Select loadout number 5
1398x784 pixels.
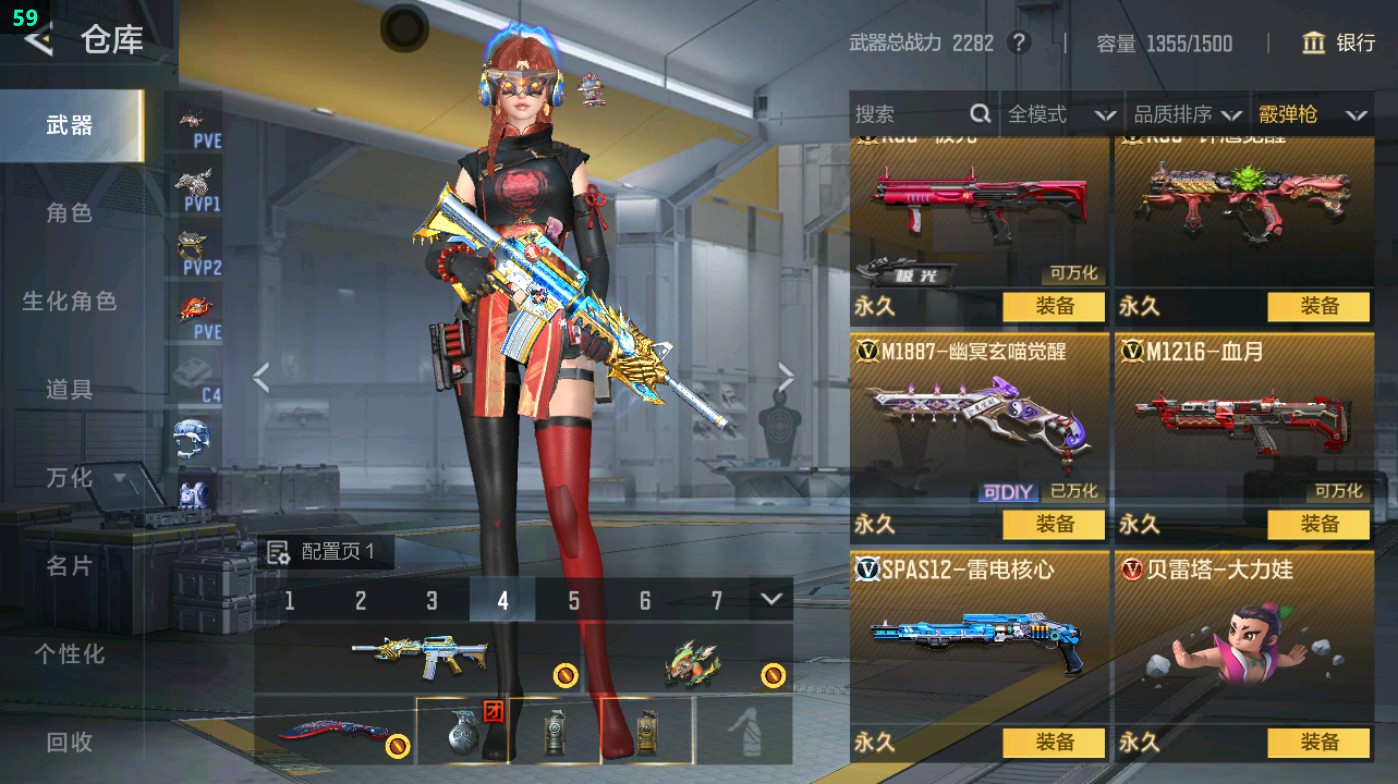pyautogui.click(x=574, y=601)
